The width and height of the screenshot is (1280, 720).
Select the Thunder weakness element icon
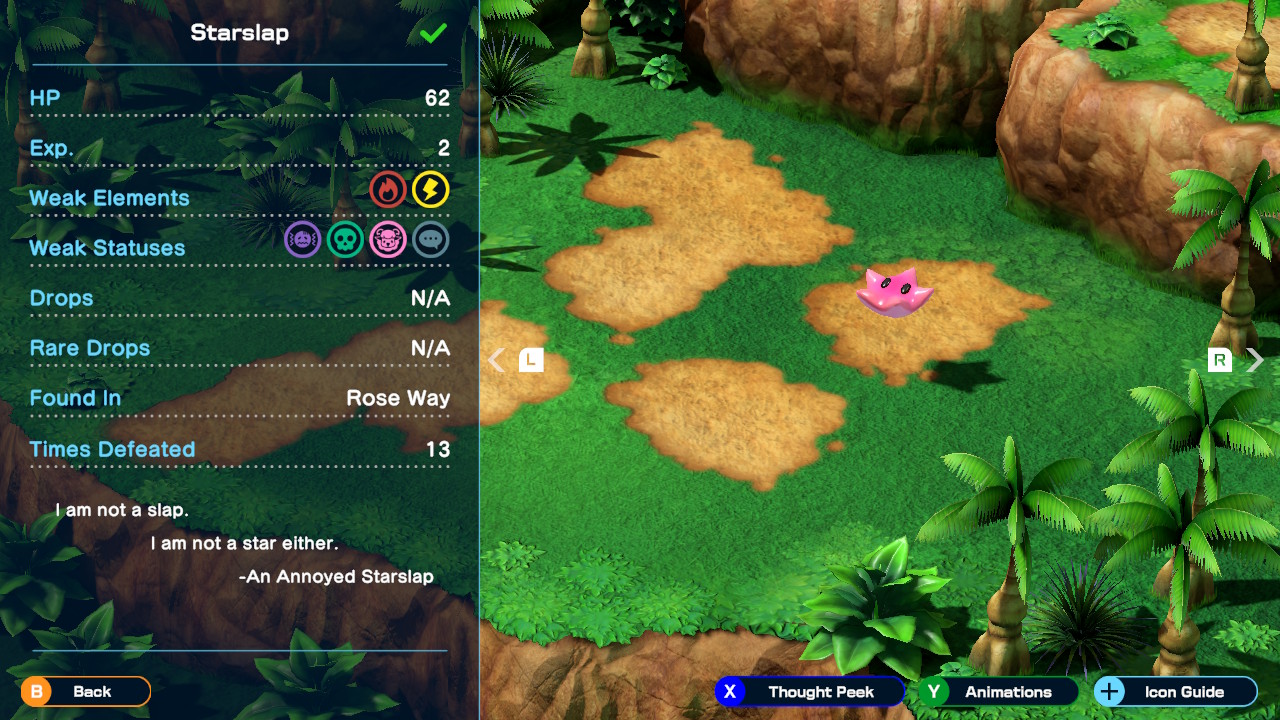pos(432,189)
